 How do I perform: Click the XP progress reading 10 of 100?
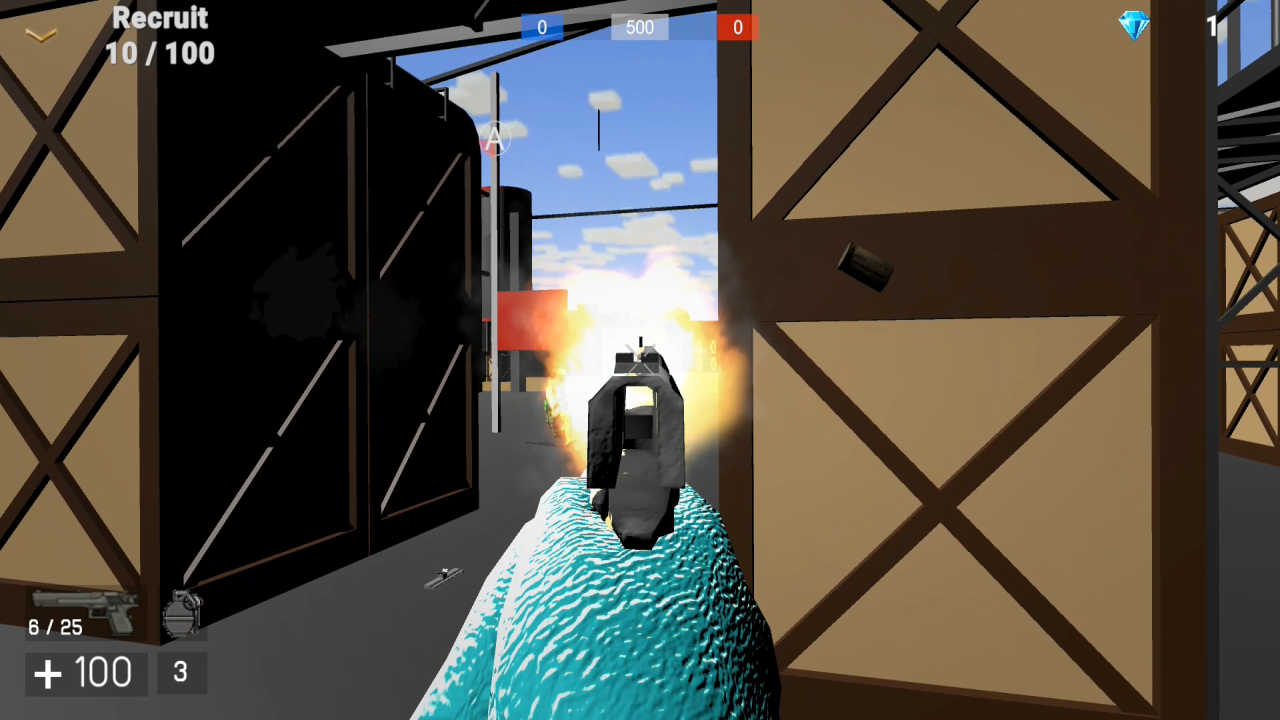(x=160, y=53)
